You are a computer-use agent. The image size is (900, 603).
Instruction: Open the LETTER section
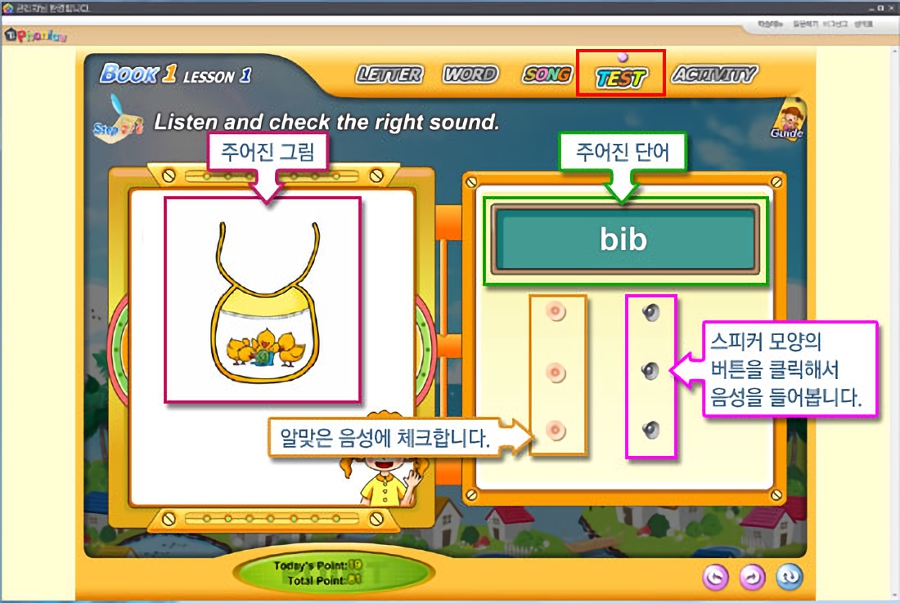tap(389, 75)
